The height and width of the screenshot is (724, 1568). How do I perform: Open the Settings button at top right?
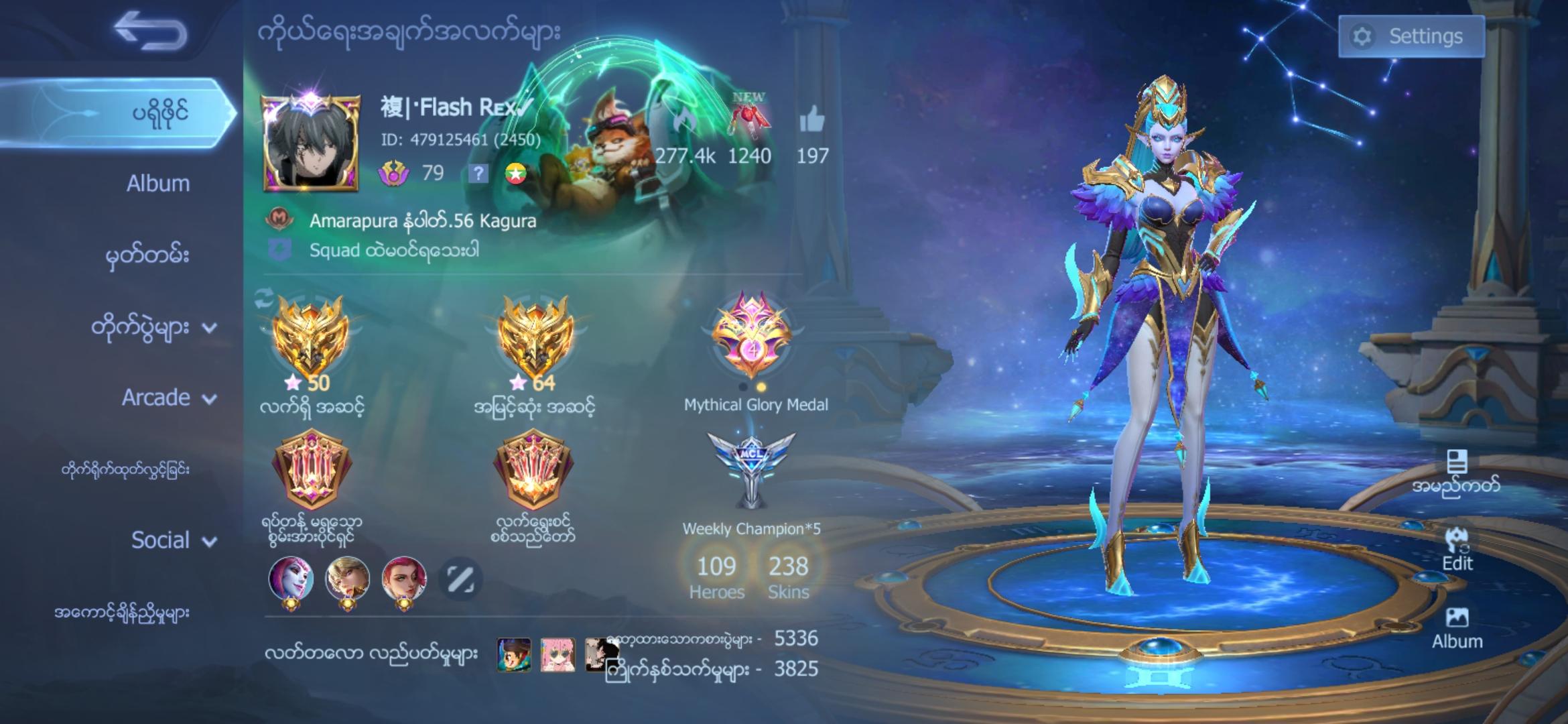[1411, 36]
